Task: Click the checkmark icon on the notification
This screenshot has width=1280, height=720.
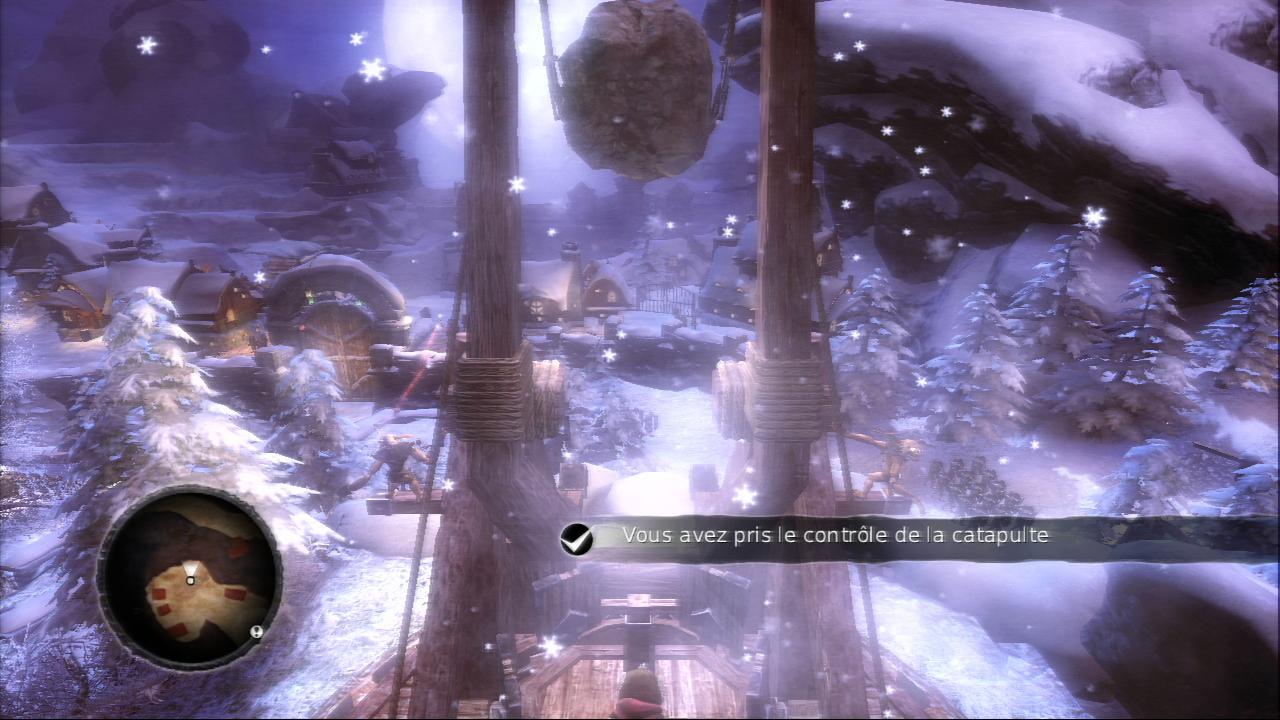Action: [576, 538]
